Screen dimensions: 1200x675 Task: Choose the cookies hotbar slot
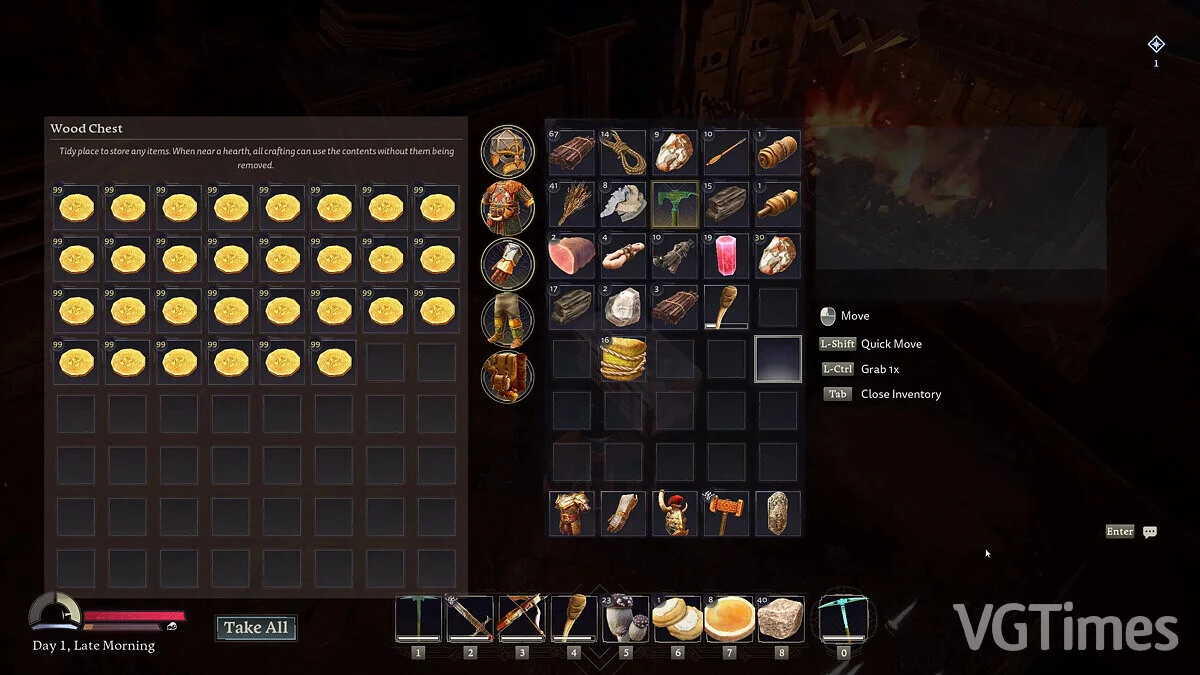676,619
